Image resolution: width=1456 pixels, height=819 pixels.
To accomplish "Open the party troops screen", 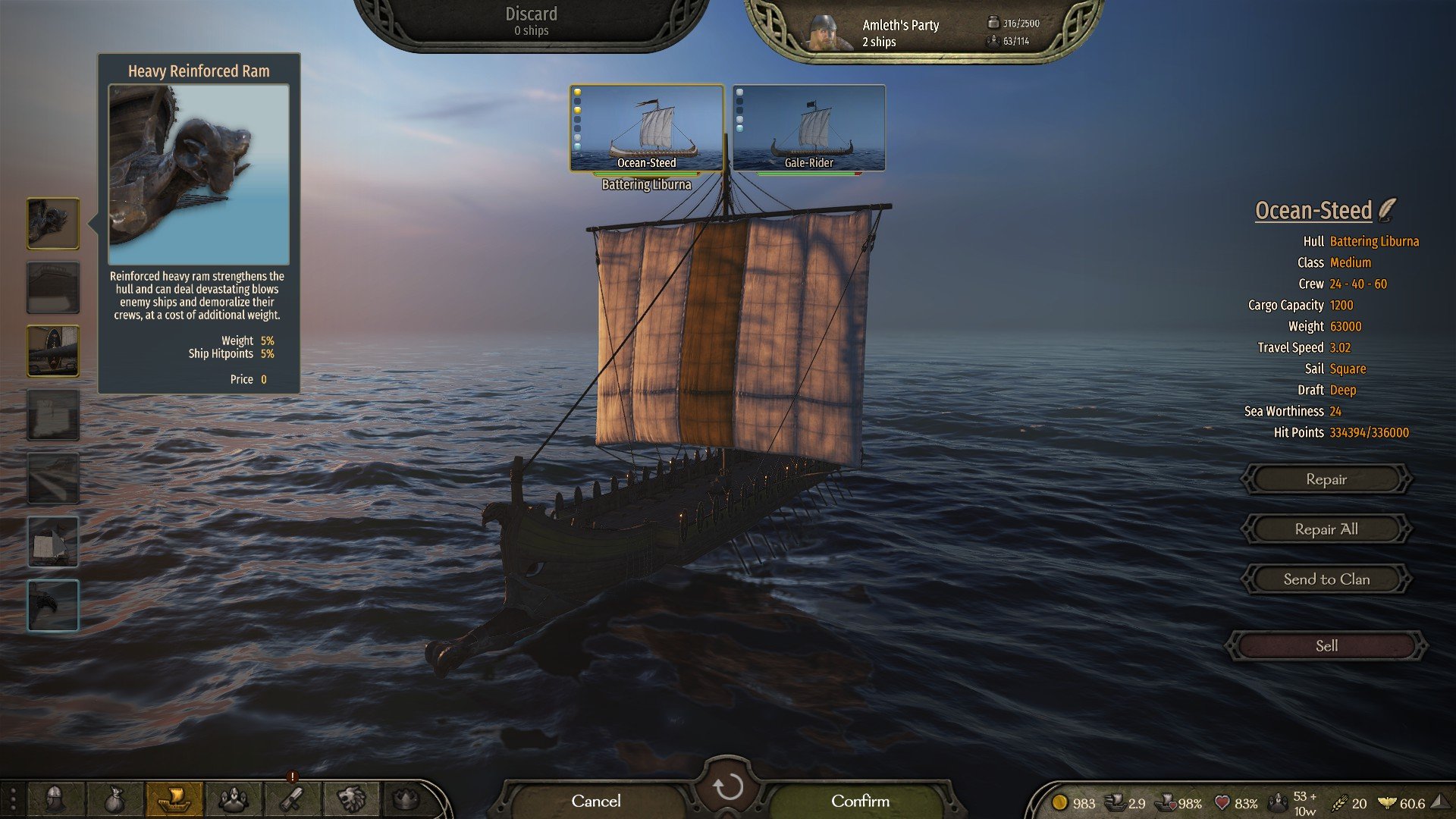I will click(x=234, y=799).
